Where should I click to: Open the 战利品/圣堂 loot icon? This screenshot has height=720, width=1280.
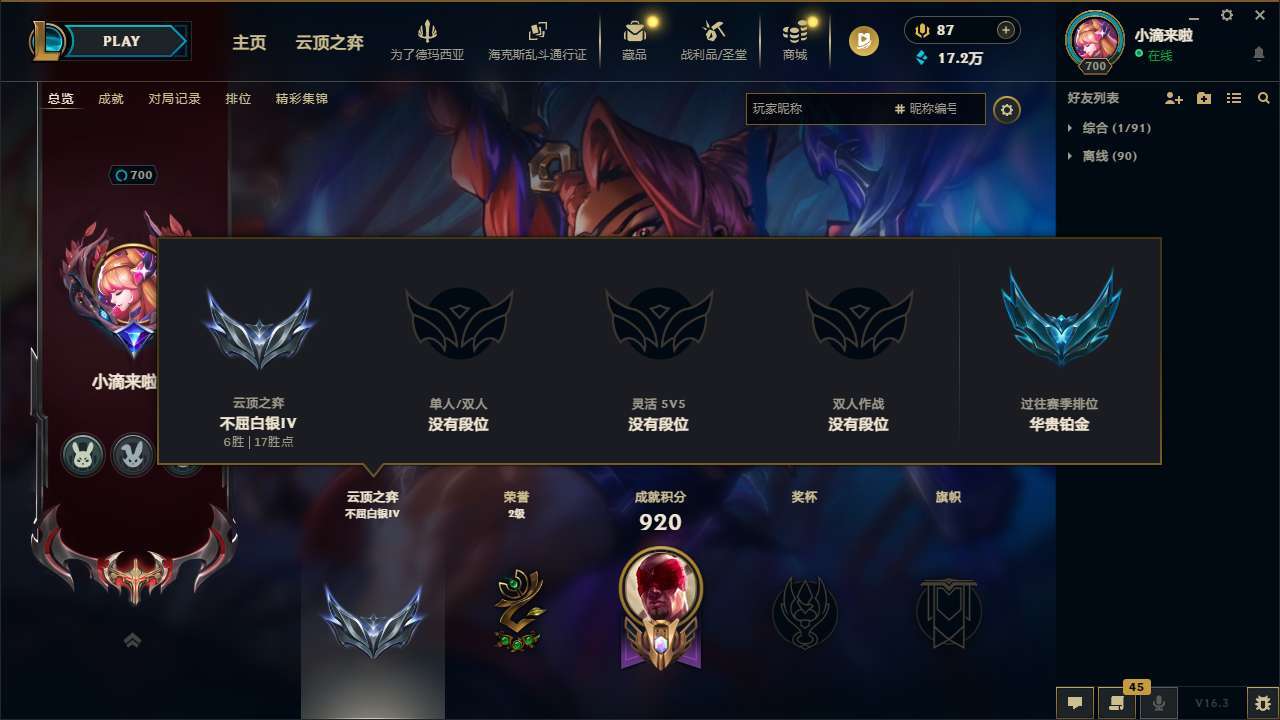tap(715, 41)
